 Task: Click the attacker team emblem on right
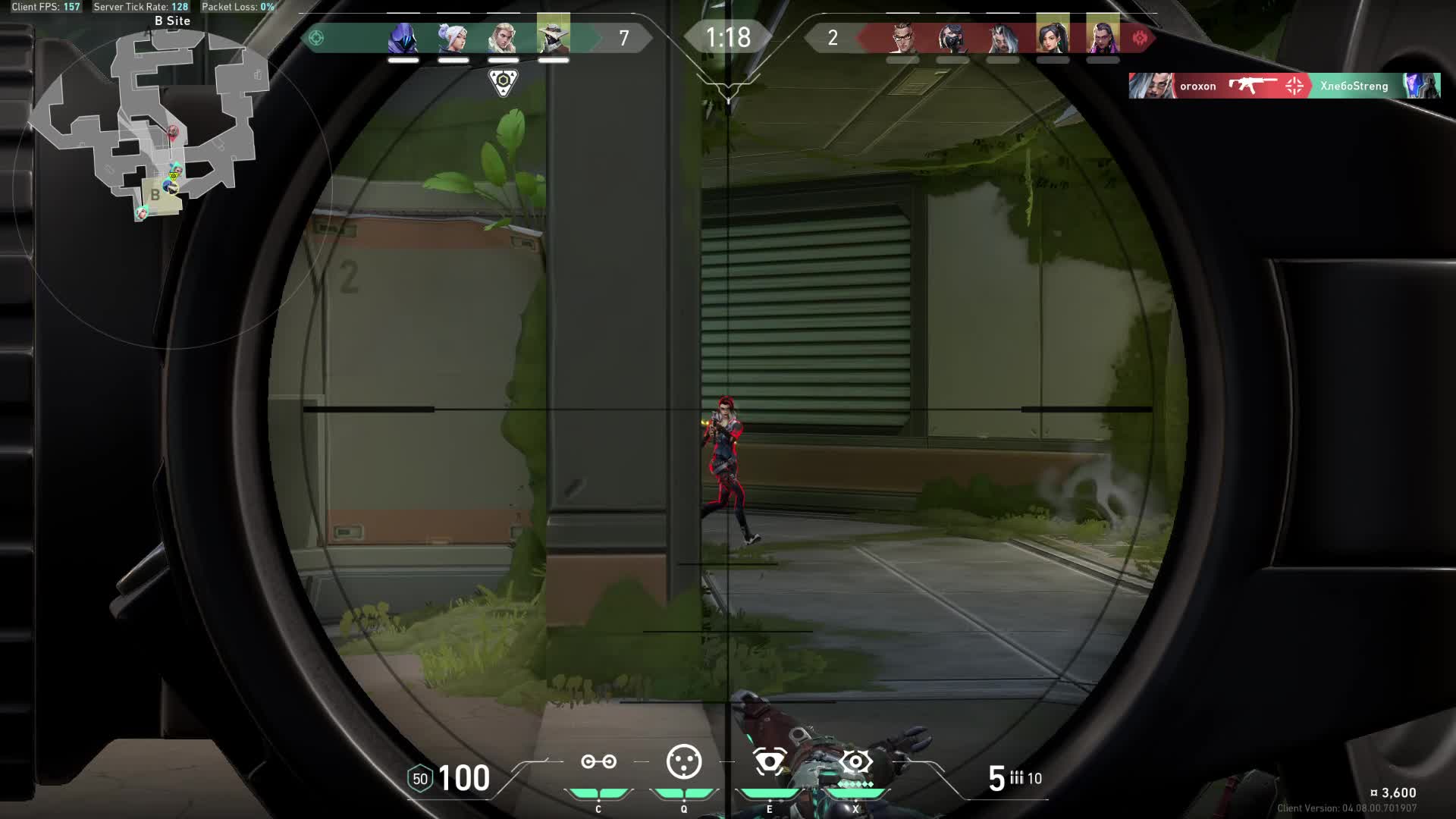click(1140, 38)
